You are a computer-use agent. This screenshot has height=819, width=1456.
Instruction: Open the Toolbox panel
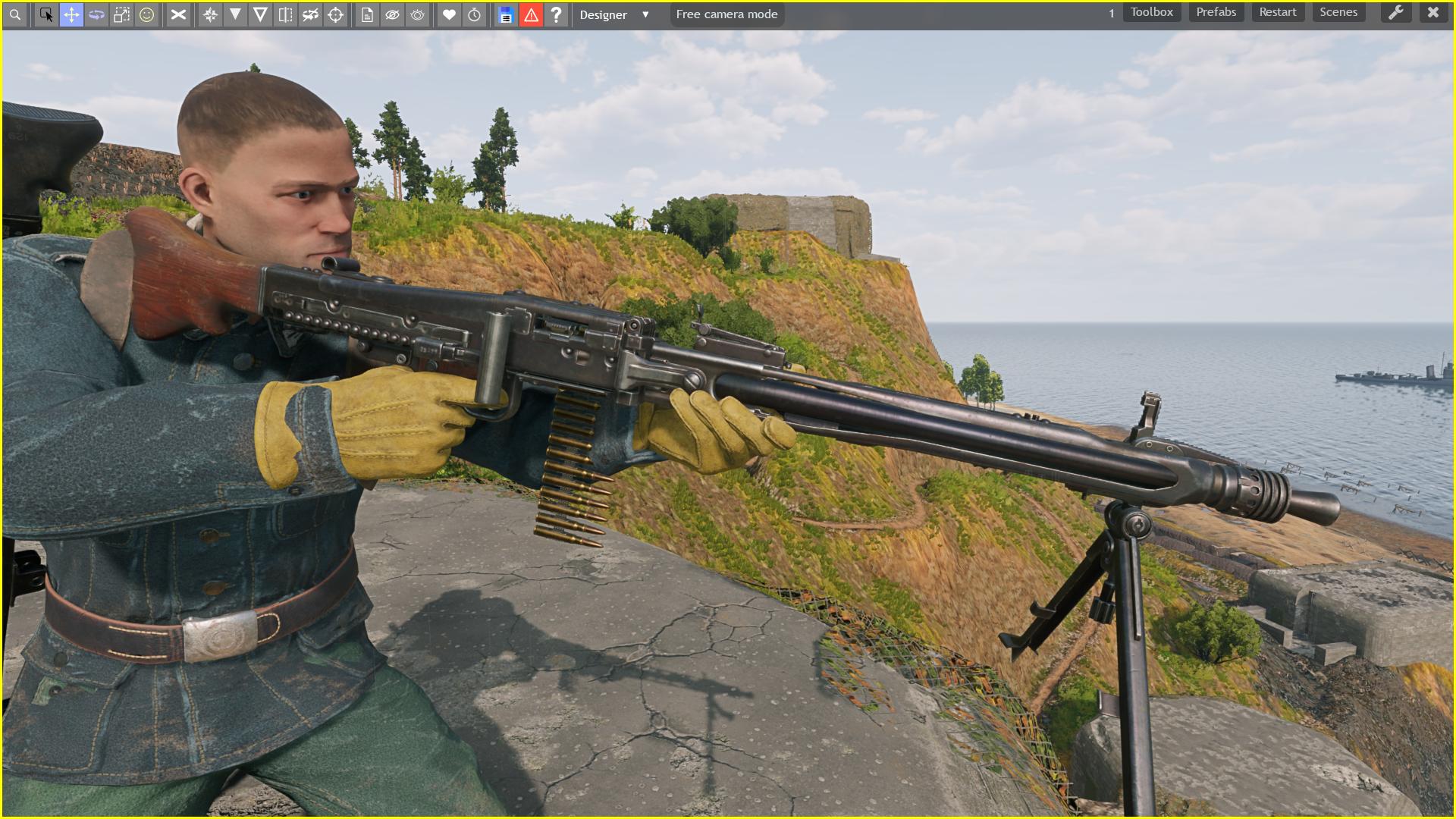click(1151, 12)
